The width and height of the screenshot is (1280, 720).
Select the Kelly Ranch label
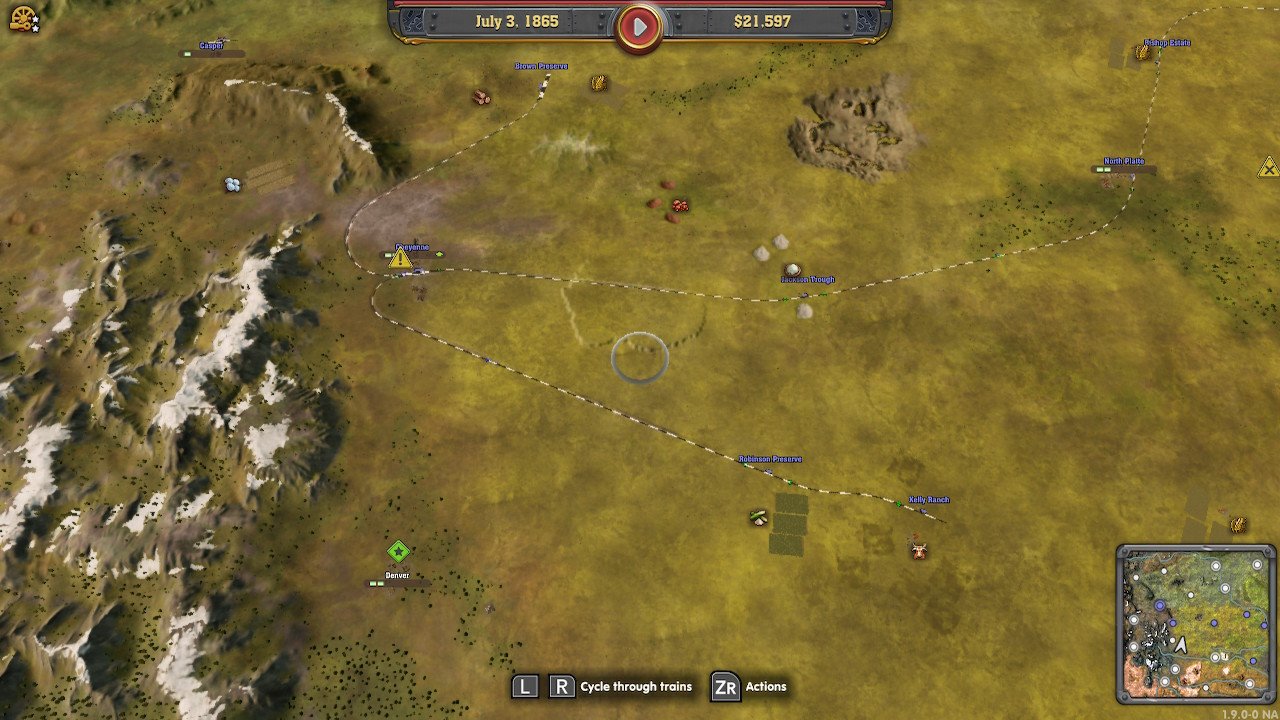pos(929,500)
